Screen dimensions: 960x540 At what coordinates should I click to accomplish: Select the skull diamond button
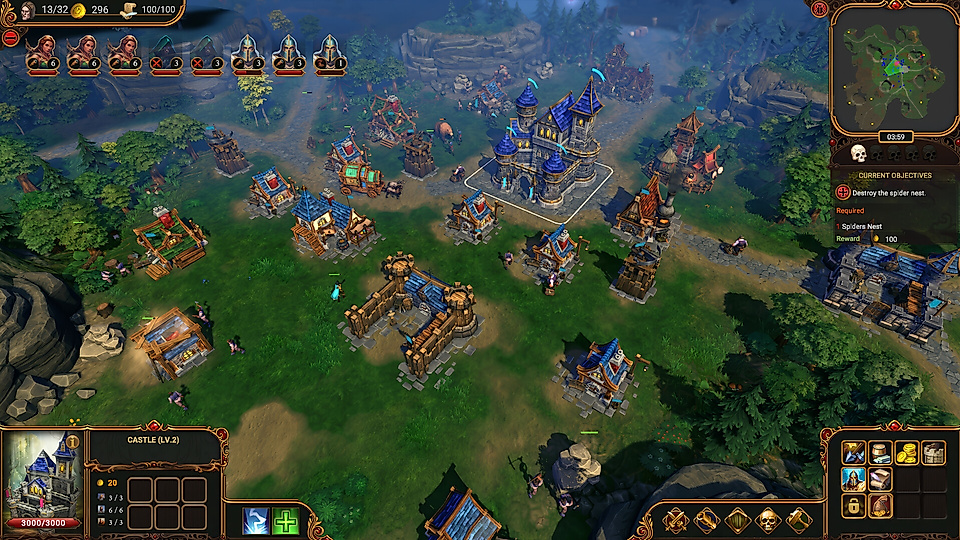[x=768, y=520]
